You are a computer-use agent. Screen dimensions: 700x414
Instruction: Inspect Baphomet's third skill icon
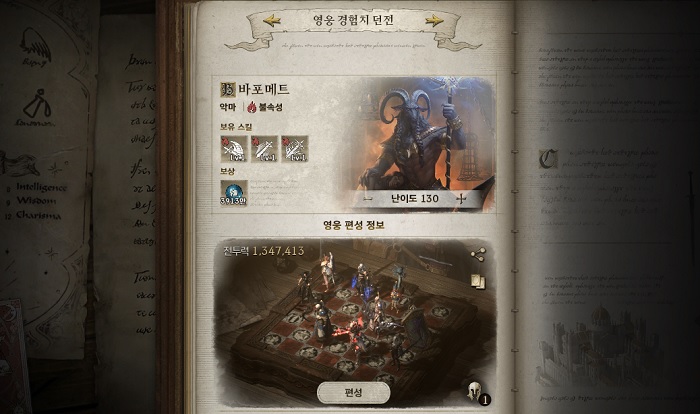tap(294, 149)
